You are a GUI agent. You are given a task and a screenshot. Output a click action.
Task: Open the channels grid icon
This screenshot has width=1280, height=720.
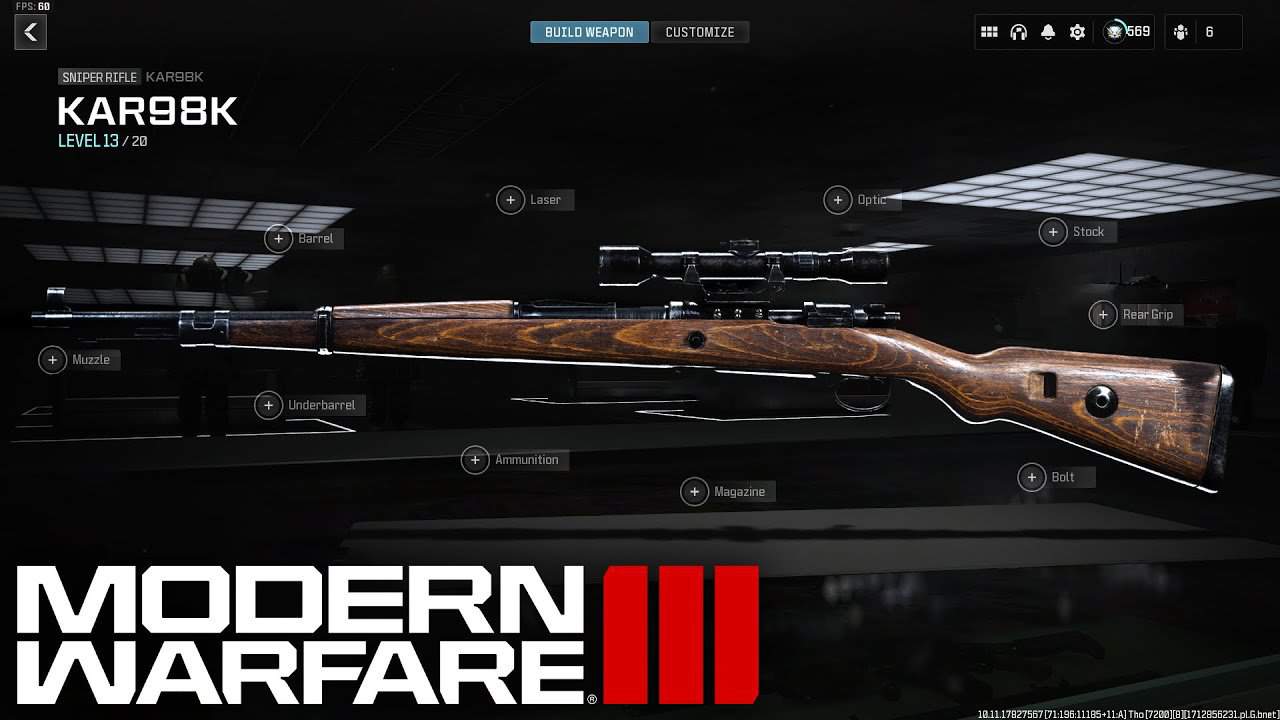(x=990, y=32)
